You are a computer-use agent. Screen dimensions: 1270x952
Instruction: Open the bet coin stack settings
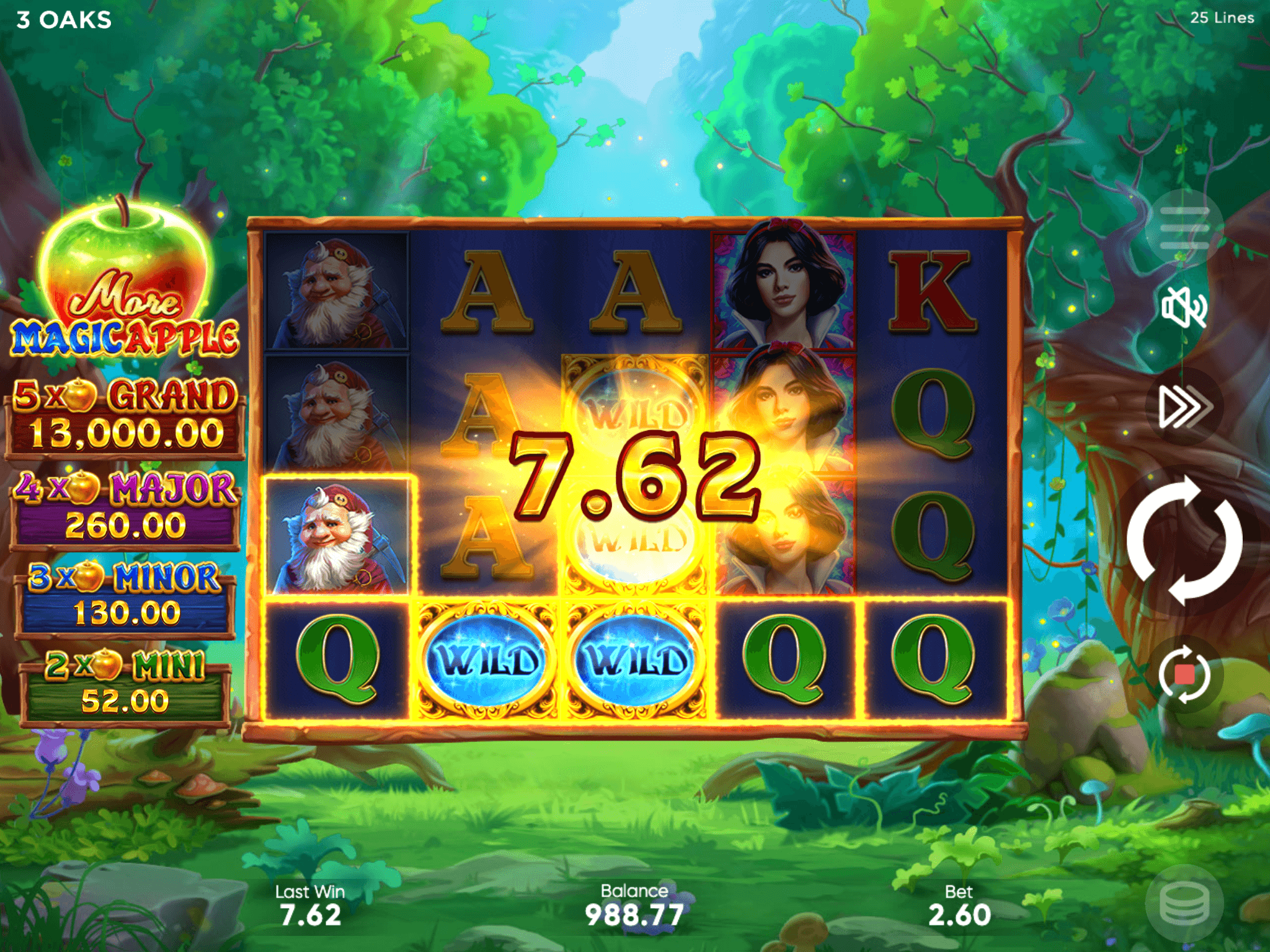pyautogui.click(x=1184, y=904)
